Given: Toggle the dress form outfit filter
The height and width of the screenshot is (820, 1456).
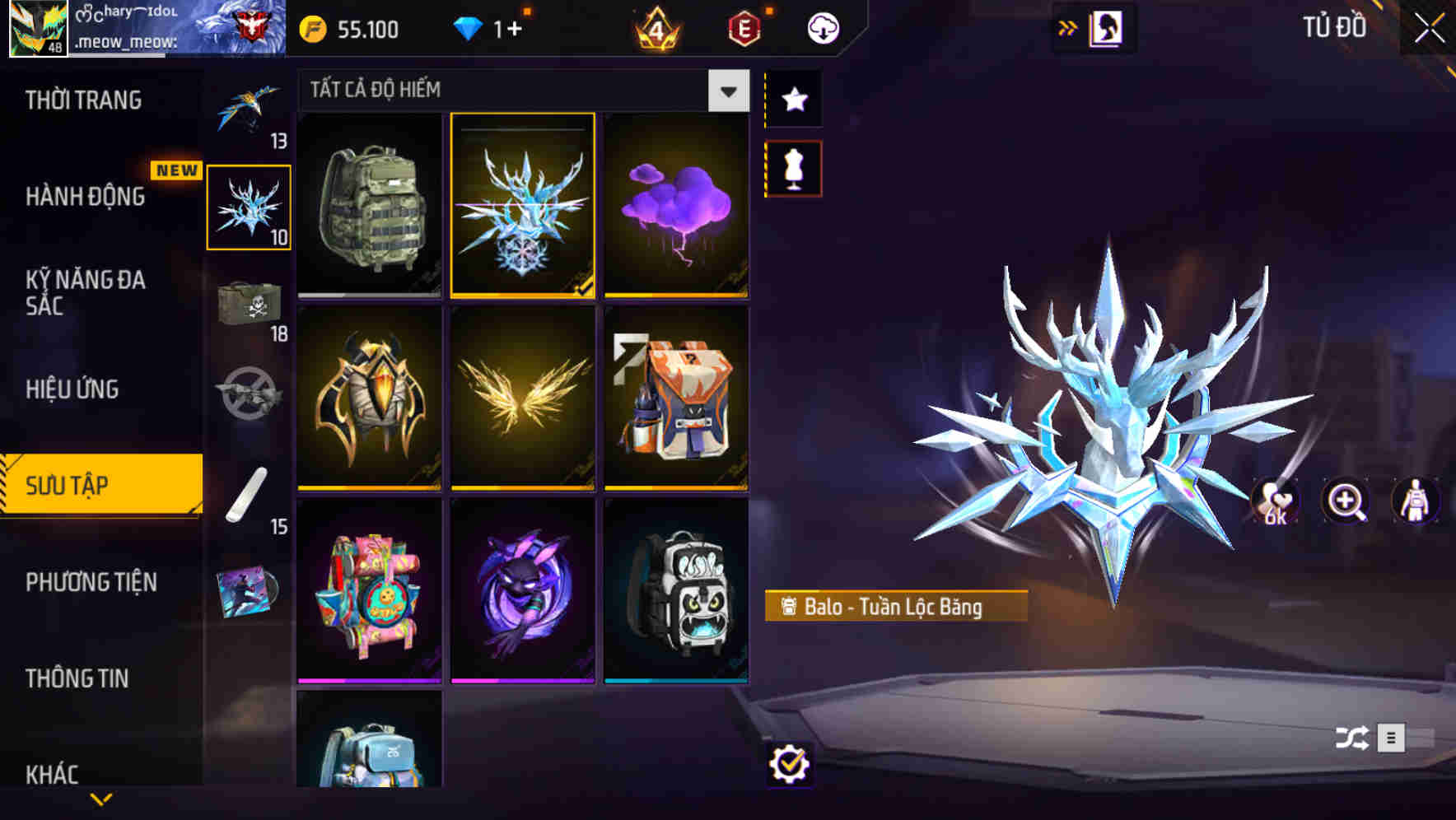Looking at the screenshot, I should point(793,167).
